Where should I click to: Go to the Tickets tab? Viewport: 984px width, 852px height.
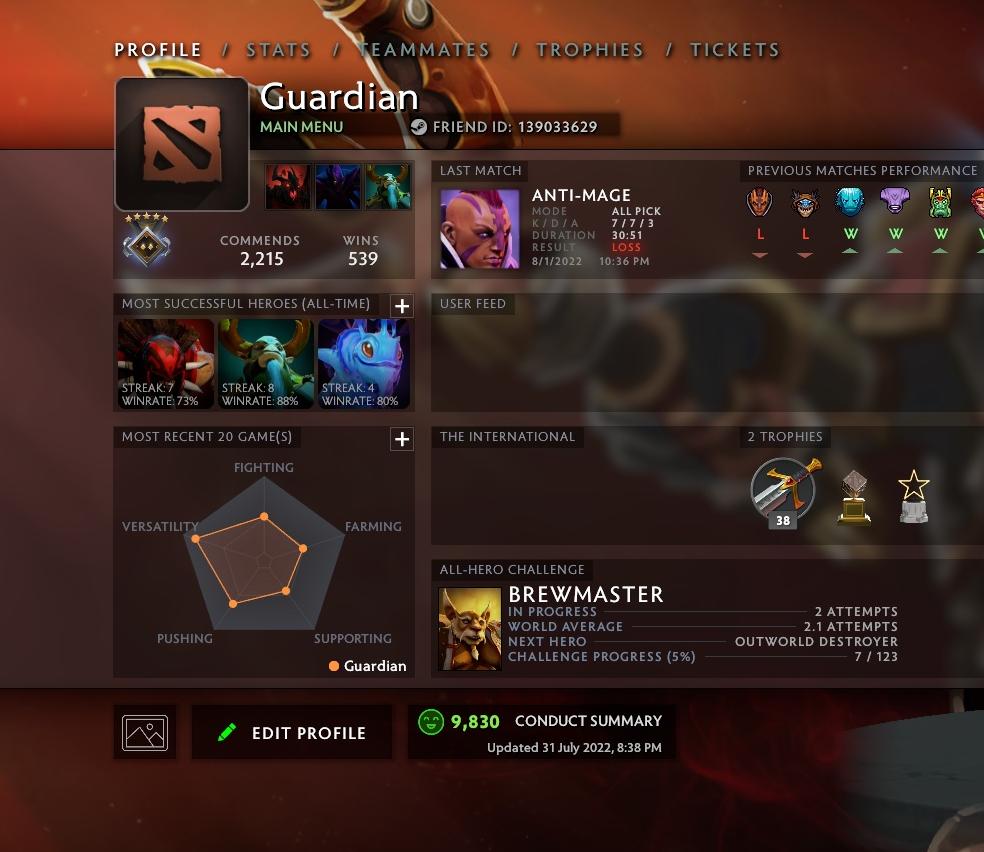[734, 50]
